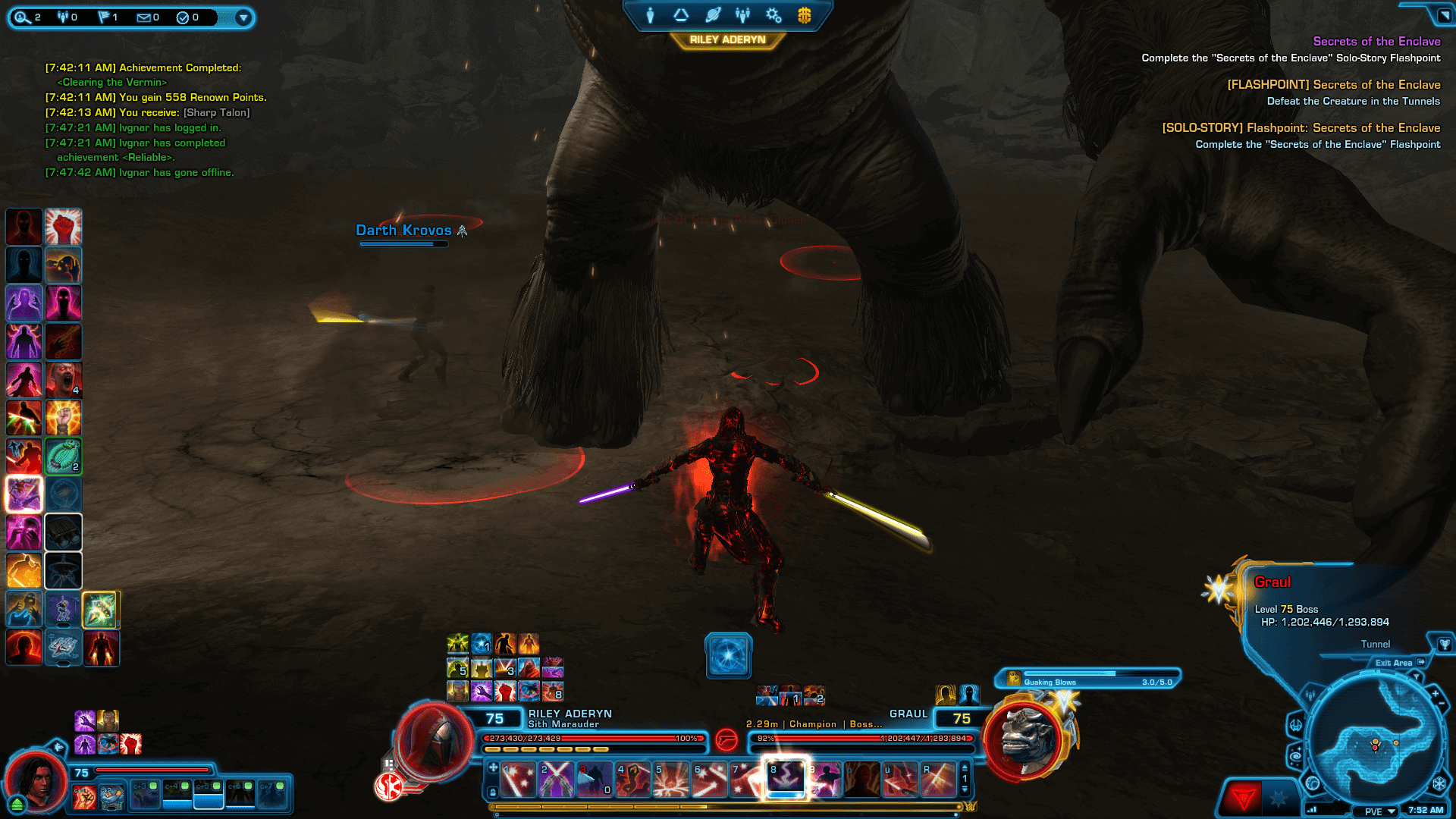Open the galaxy map planet icon
The height and width of the screenshot is (819, 1456).
(714, 14)
